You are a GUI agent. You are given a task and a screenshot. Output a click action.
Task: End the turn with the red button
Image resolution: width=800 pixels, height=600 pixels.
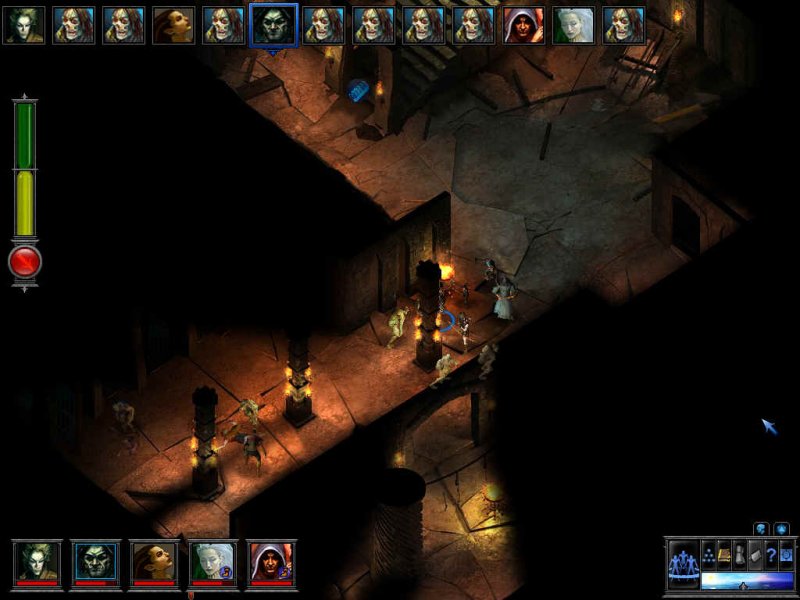pos(24,262)
